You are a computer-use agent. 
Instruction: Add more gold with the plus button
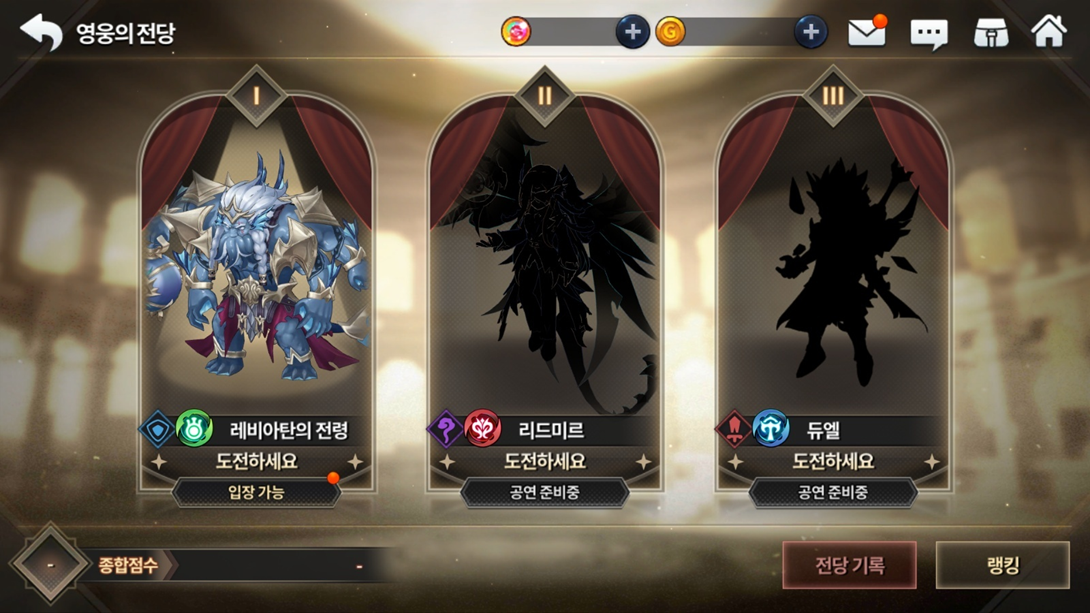(810, 32)
